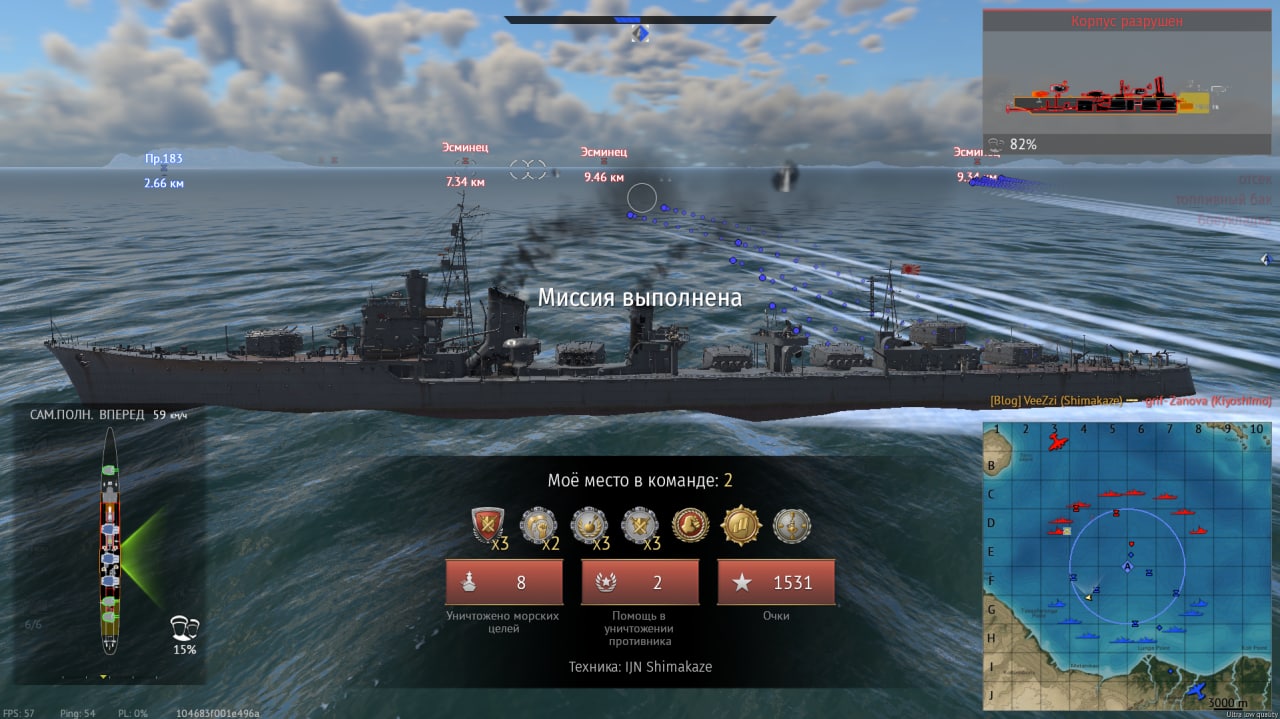View the red fist medal with gold wreath
1280x719 pixels.
(691, 525)
